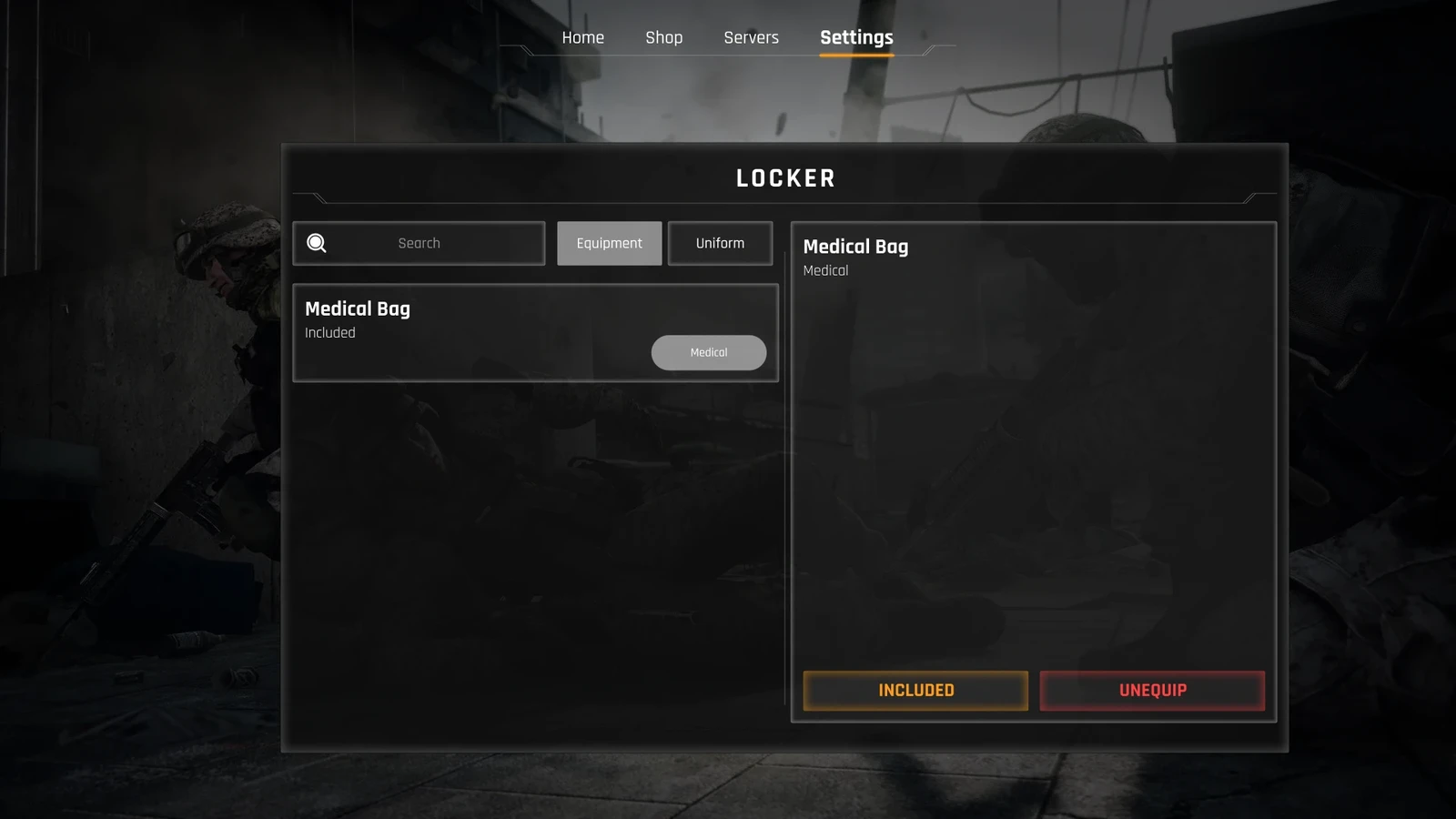
Task: Switch to the Equipment category
Action: tap(609, 243)
